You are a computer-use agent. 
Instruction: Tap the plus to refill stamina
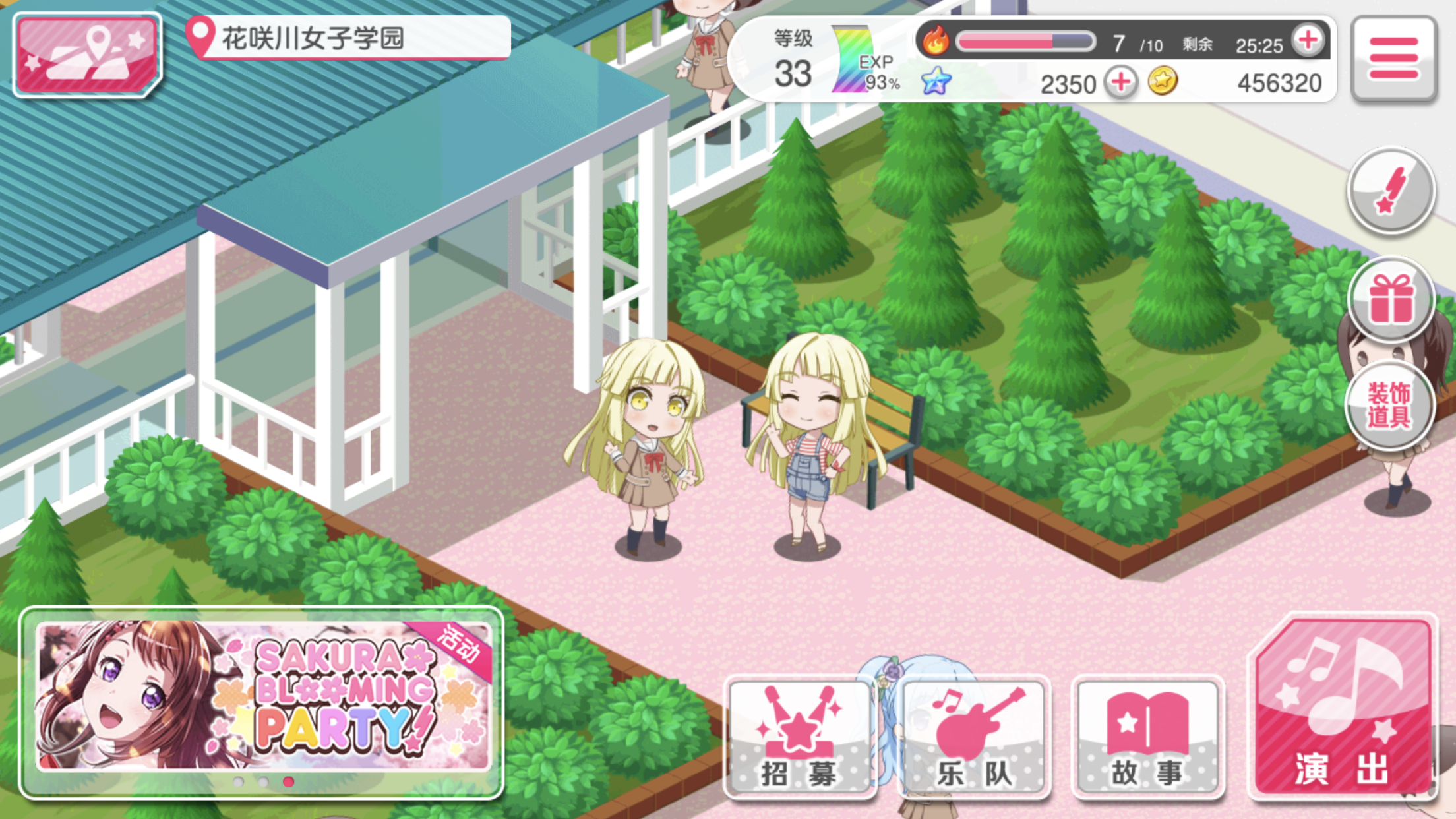tap(1308, 41)
